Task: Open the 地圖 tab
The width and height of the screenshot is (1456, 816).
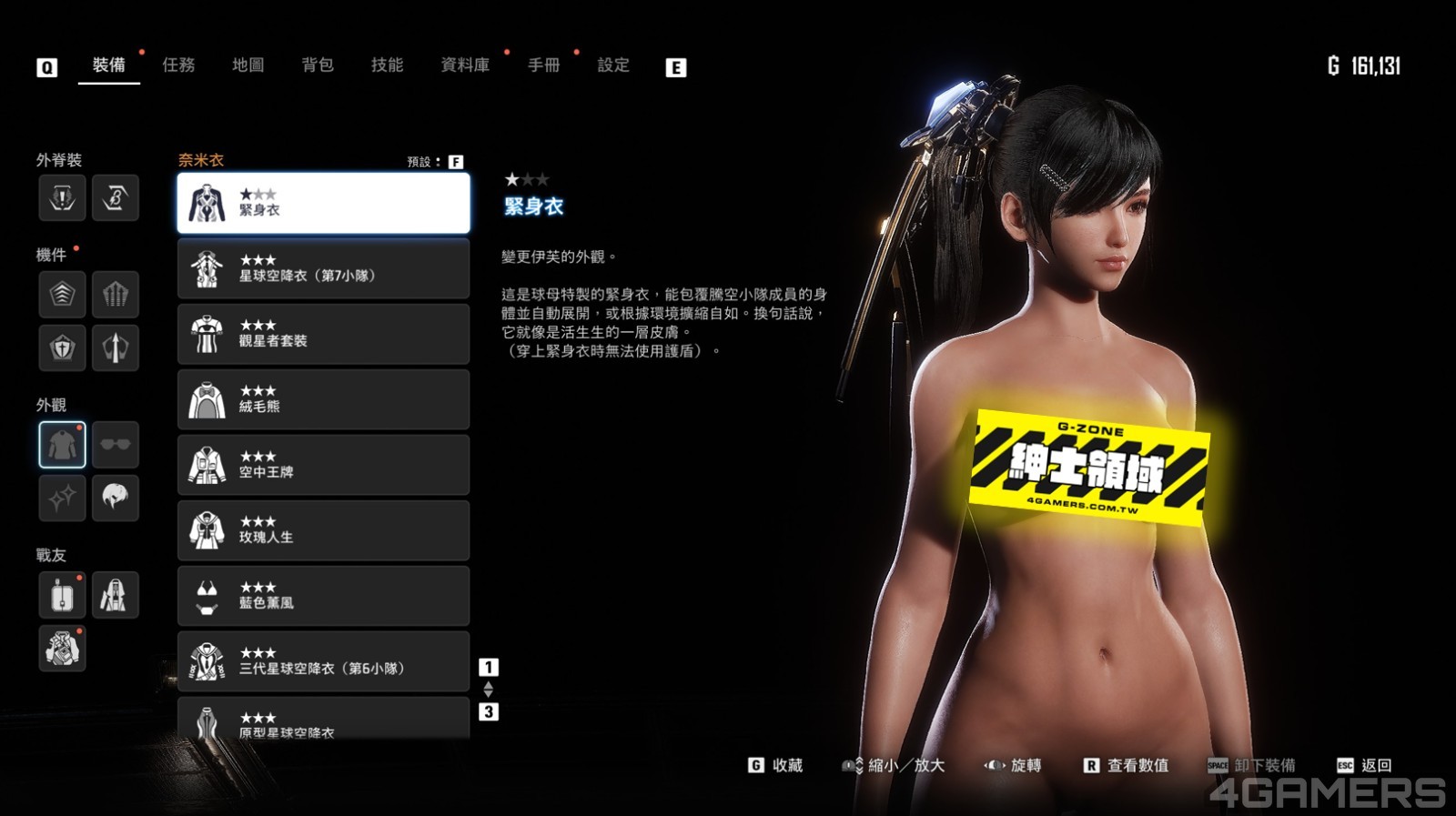Action: tap(248, 65)
